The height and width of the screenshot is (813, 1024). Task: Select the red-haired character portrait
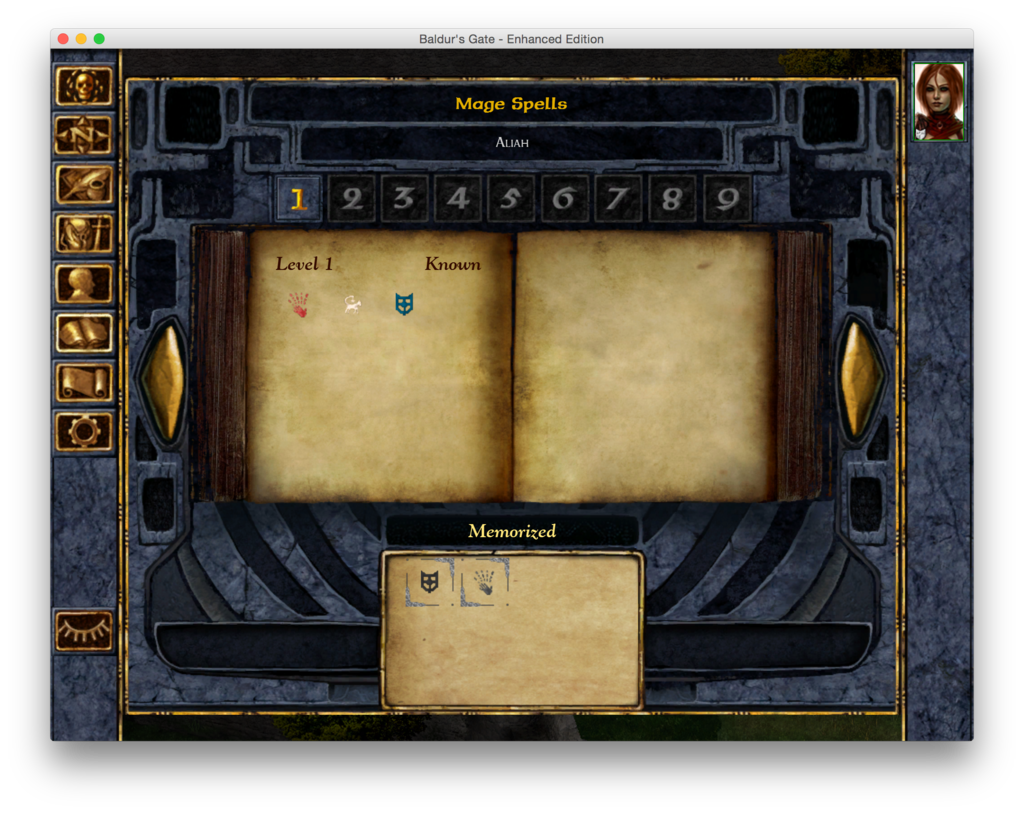tap(939, 101)
